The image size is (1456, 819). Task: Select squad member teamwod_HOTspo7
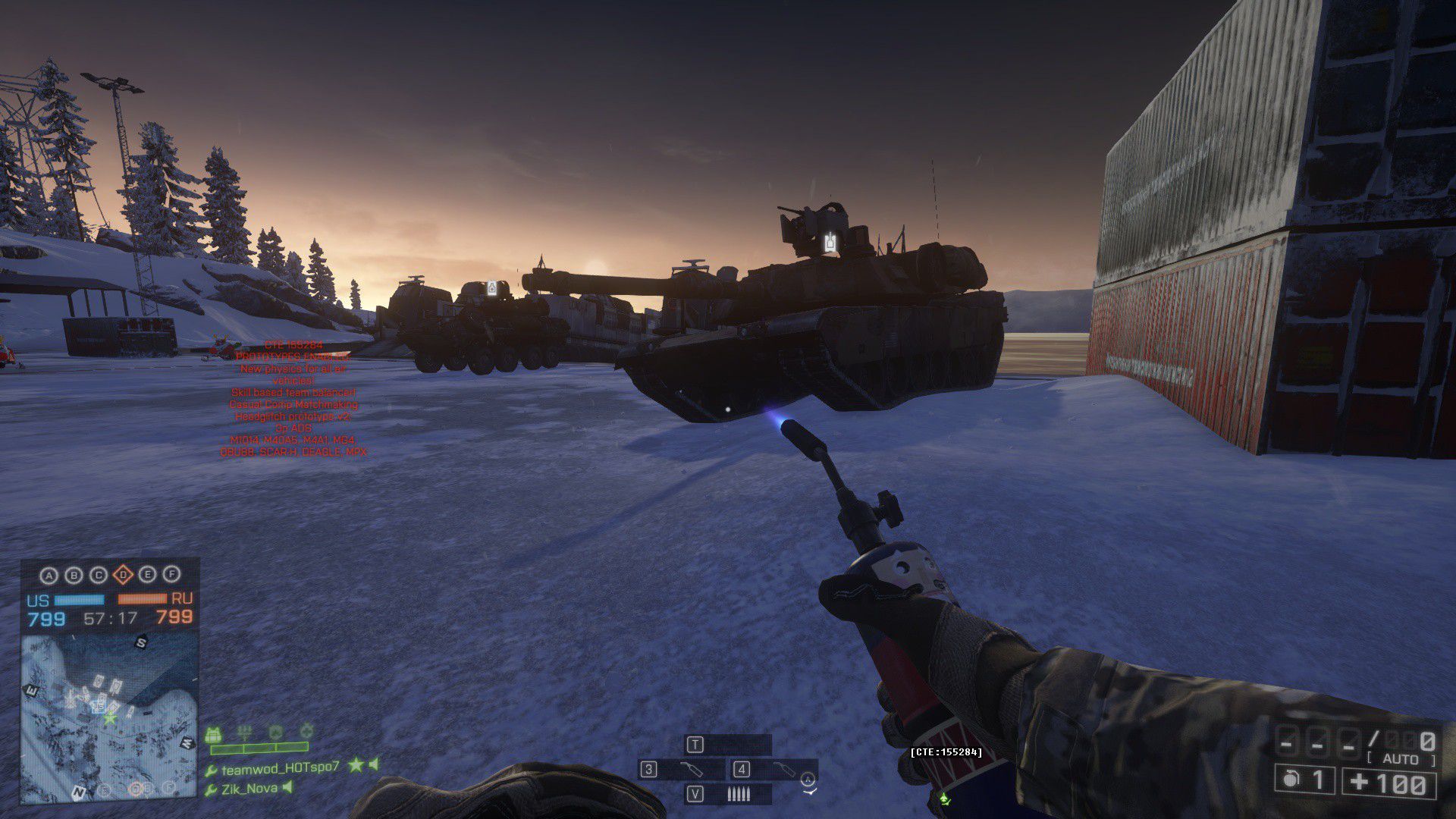pyautogui.click(x=280, y=767)
